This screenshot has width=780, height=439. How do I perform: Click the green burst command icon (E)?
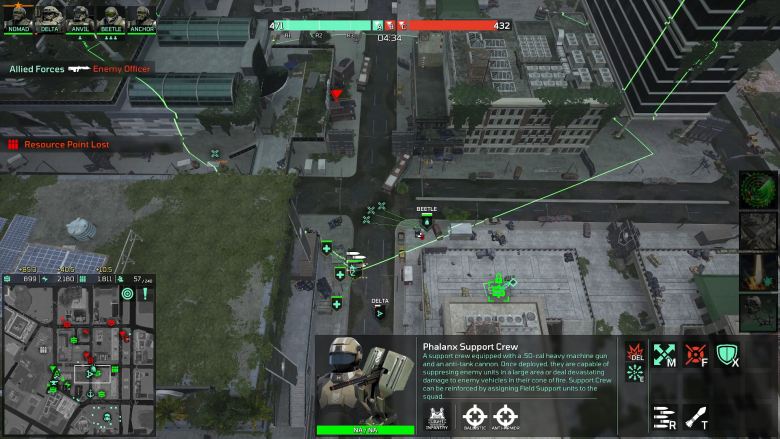(x=635, y=374)
